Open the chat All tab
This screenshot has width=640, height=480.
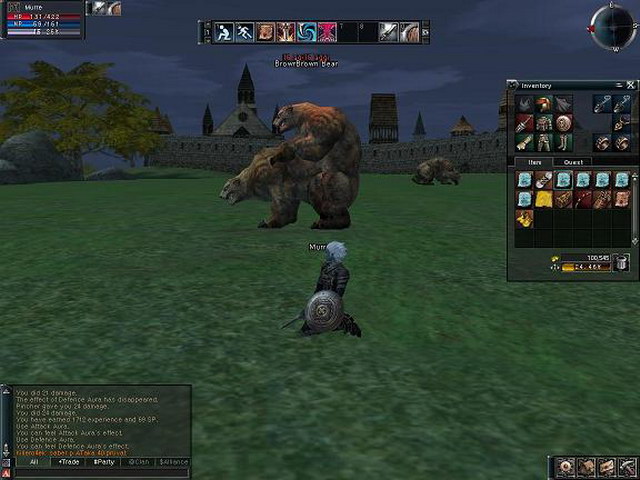(33, 462)
